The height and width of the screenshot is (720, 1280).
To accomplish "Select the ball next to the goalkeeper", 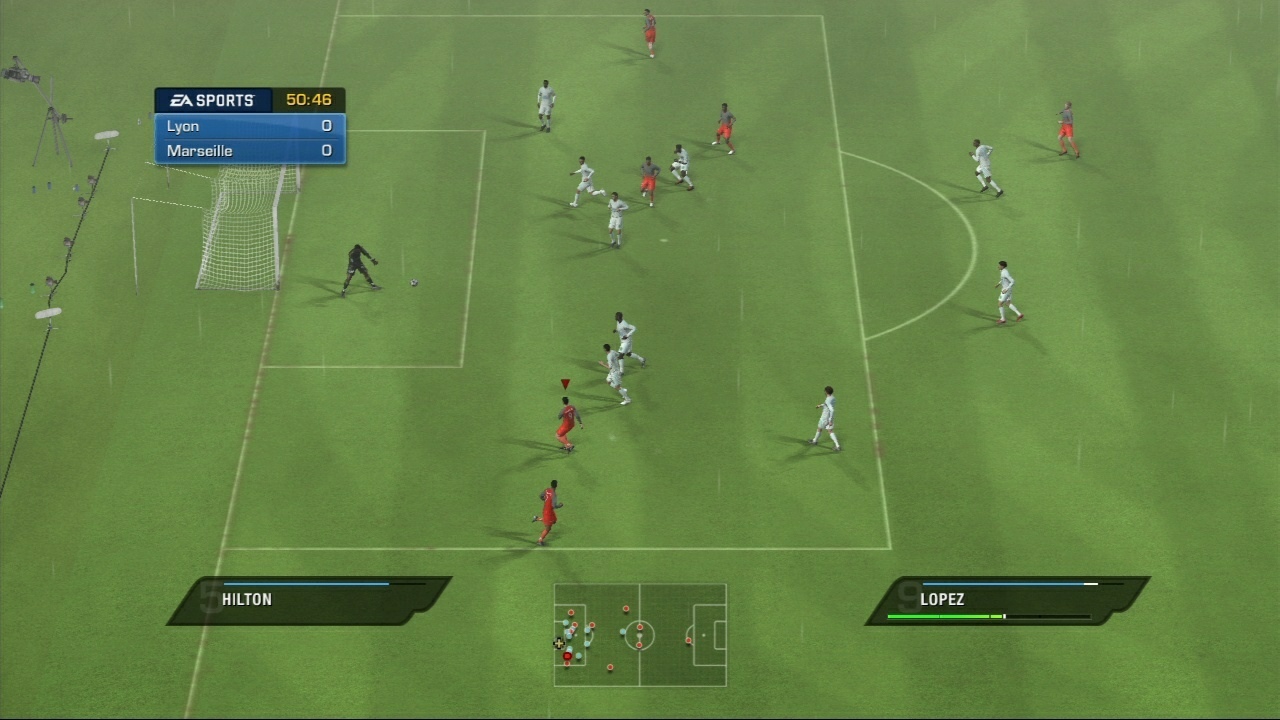I will 412,283.
